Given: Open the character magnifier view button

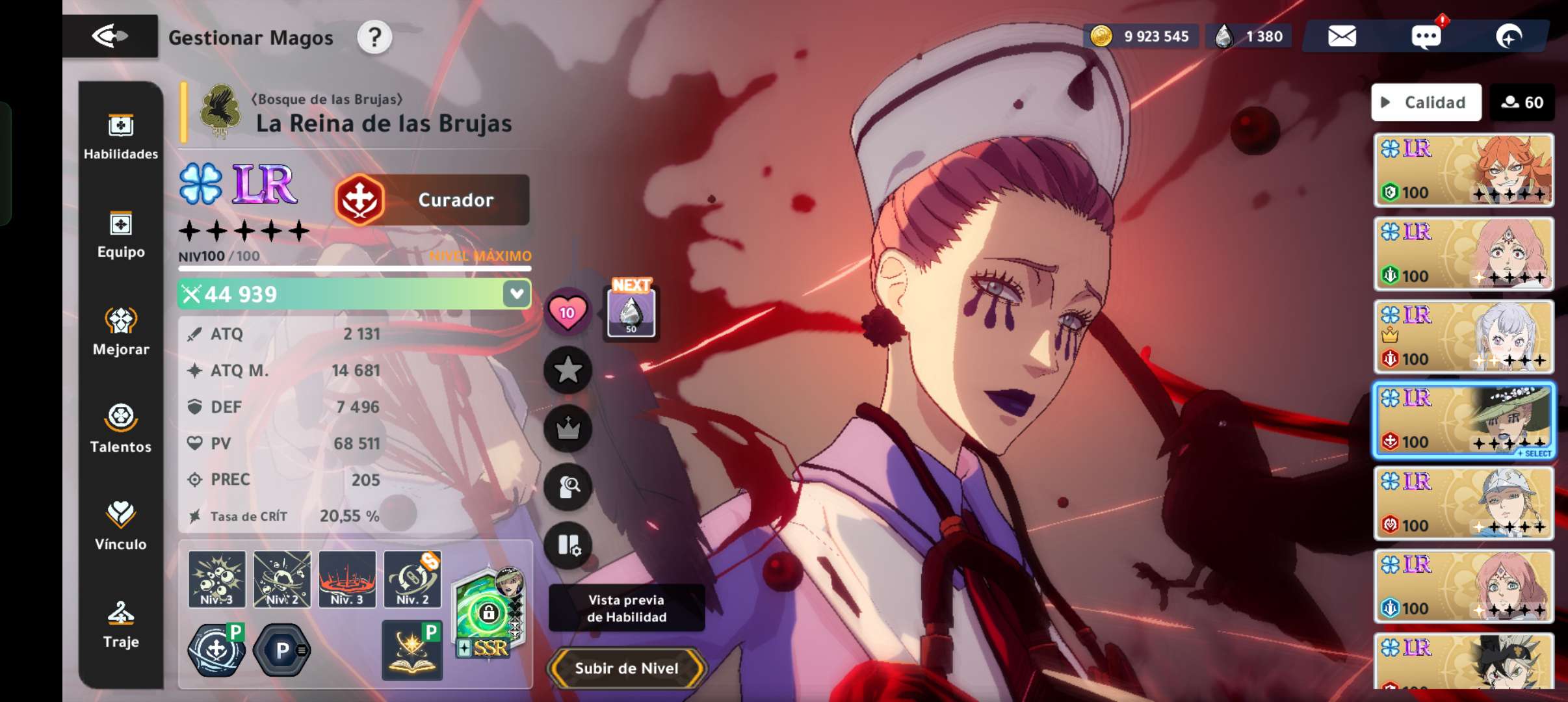Looking at the screenshot, I should pyautogui.click(x=568, y=487).
